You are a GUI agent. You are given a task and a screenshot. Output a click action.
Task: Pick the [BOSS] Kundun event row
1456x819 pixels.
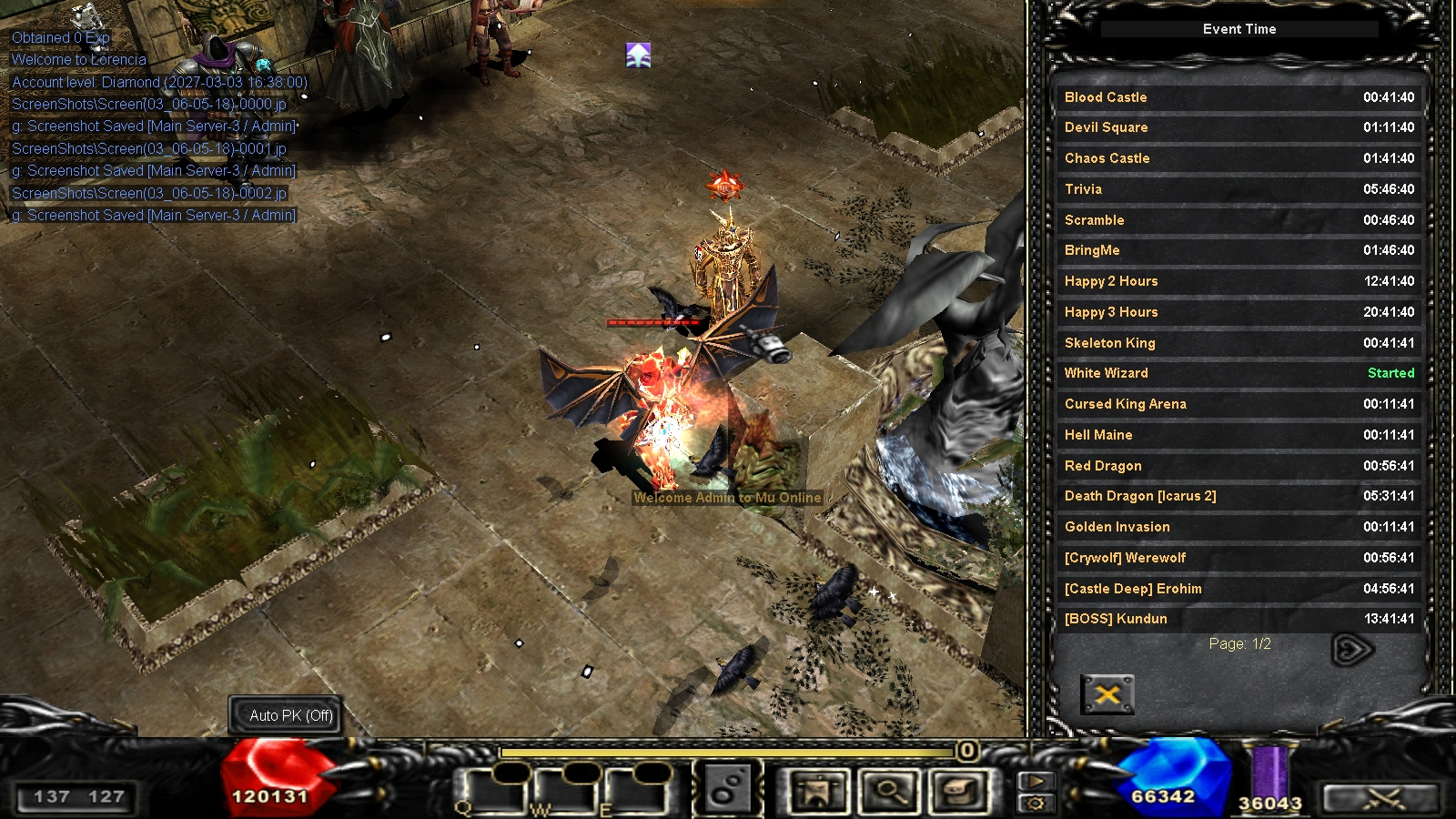pos(1239,619)
